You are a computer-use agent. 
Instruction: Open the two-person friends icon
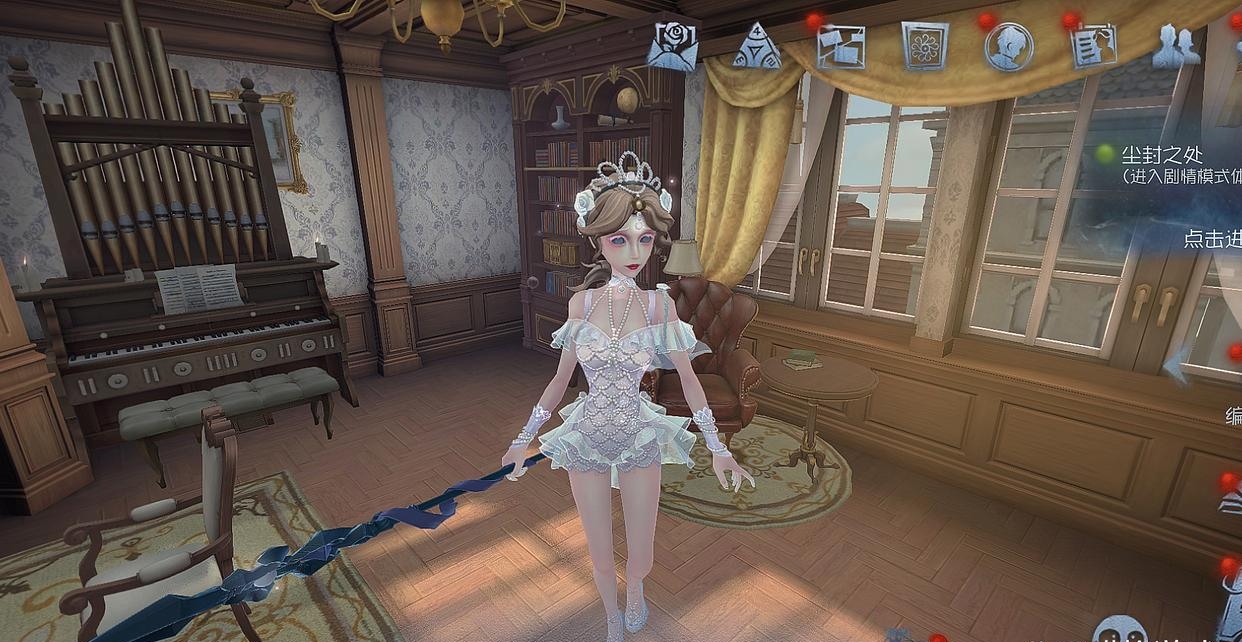click(1176, 46)
